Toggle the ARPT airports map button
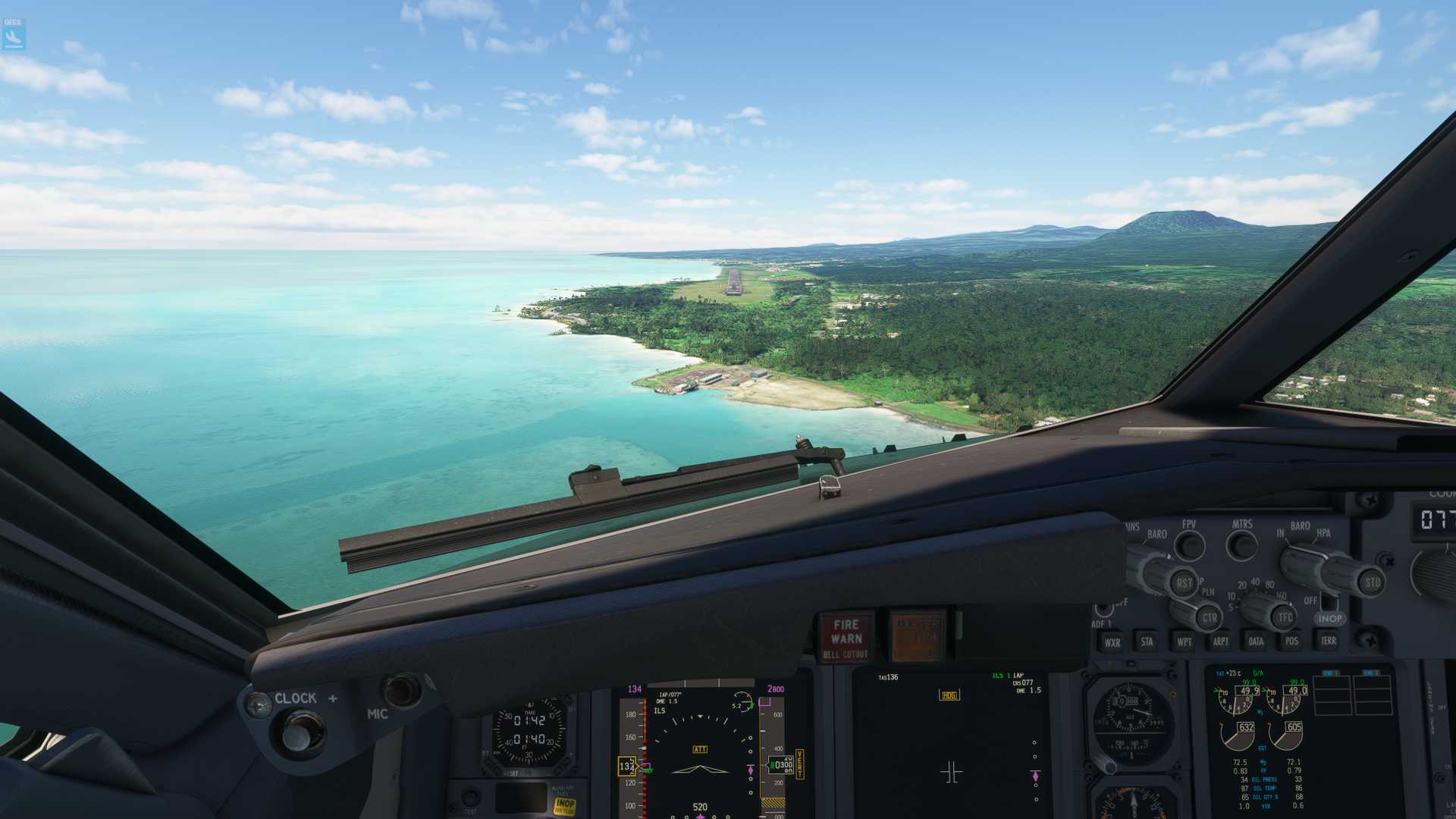 (1220, 642)
